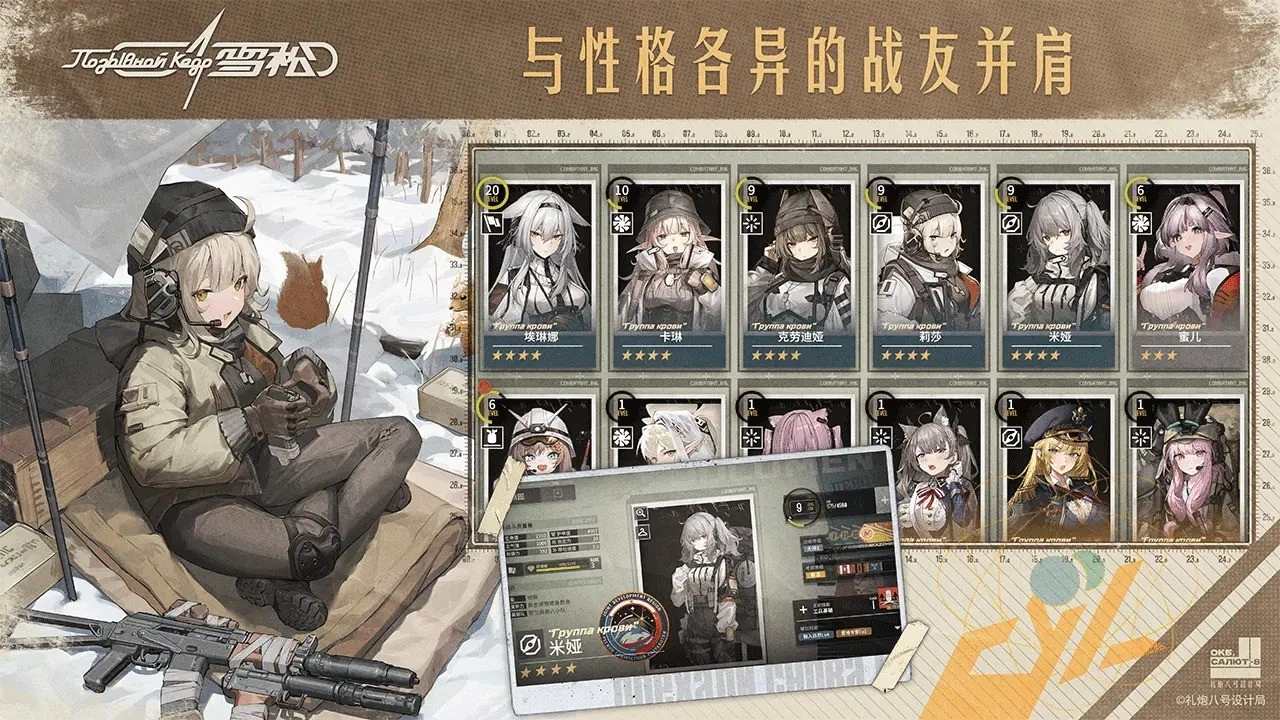1280x720 pixels.
Task: Select the magnifier zoom icon on 米娅's portrait
Action: [641, 512]
